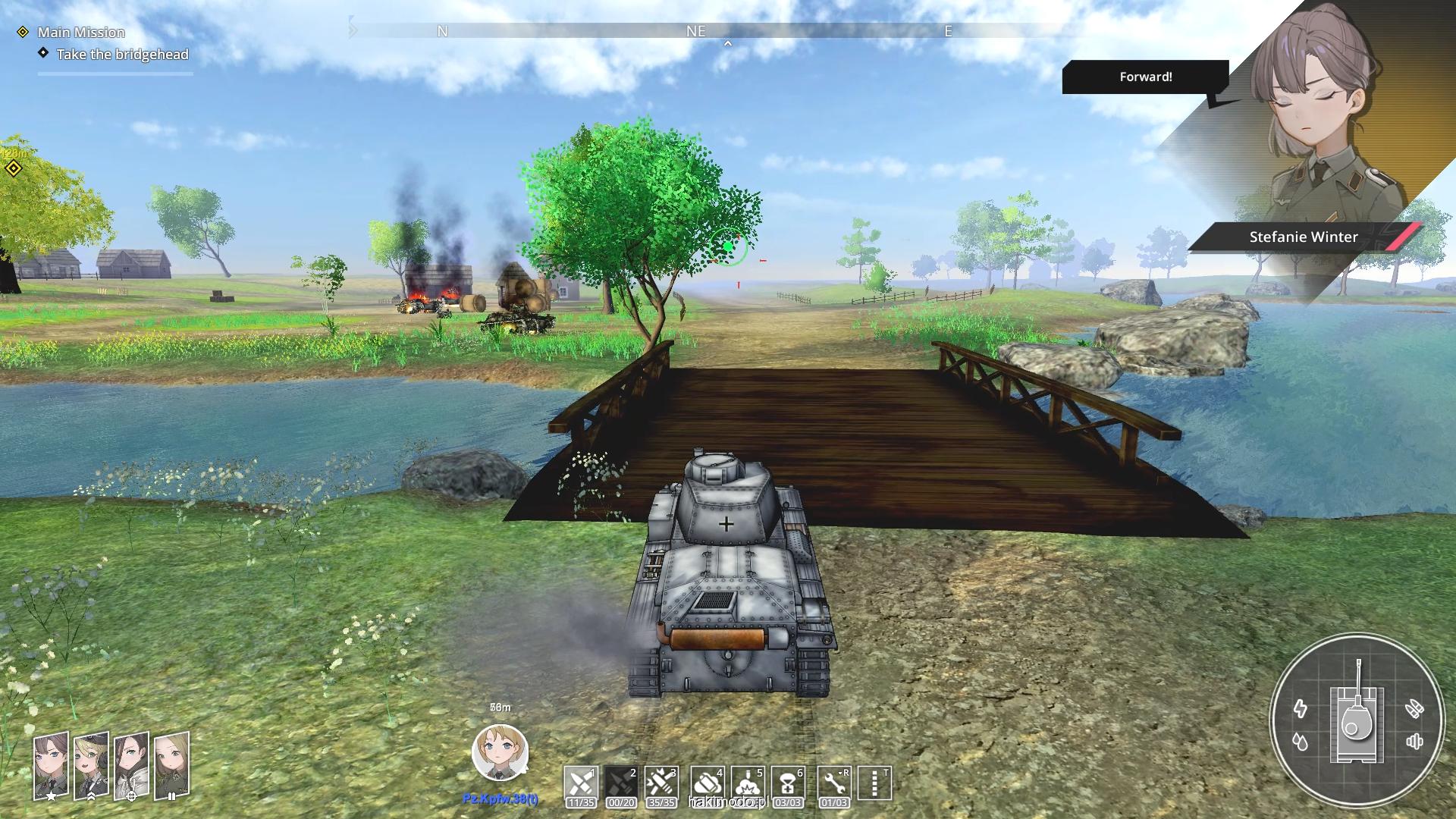Screen dimensions: 1456x819
Task: Click the engine cylinder status icon
Action: coord(1414,742)
